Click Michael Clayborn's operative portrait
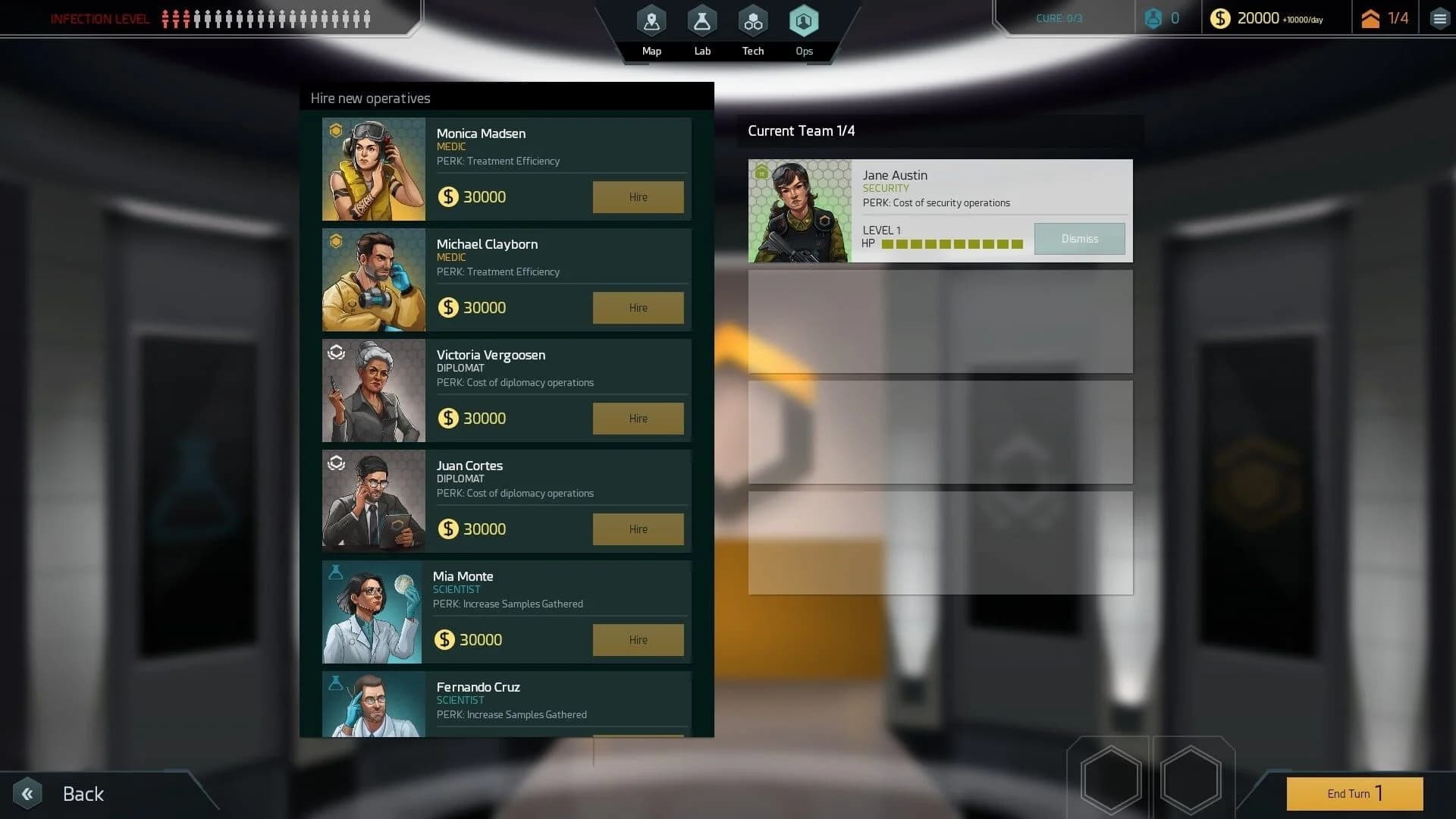This screenshot has height=819, width=1456. (x=373, y=280)
